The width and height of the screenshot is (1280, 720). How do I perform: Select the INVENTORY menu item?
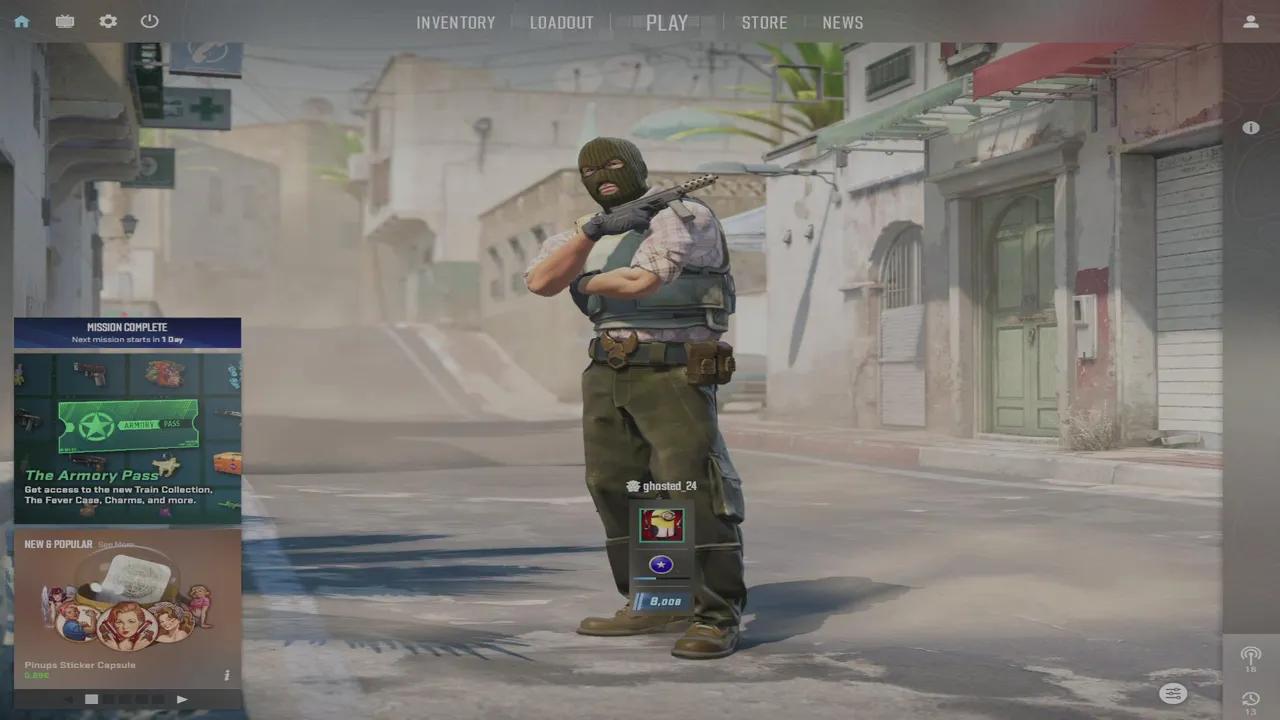(x=456, y=22)
